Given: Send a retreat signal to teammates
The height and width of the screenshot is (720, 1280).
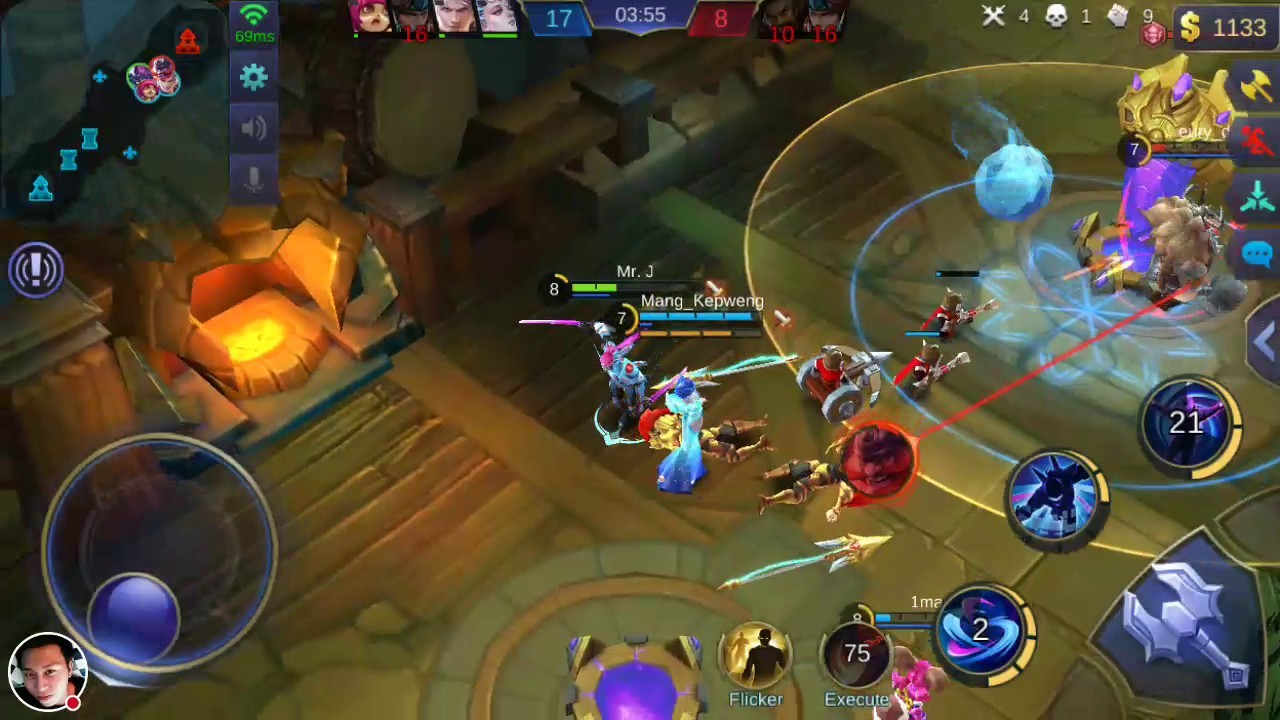Looking at the screenshot, I should [x=1258, y=143].
